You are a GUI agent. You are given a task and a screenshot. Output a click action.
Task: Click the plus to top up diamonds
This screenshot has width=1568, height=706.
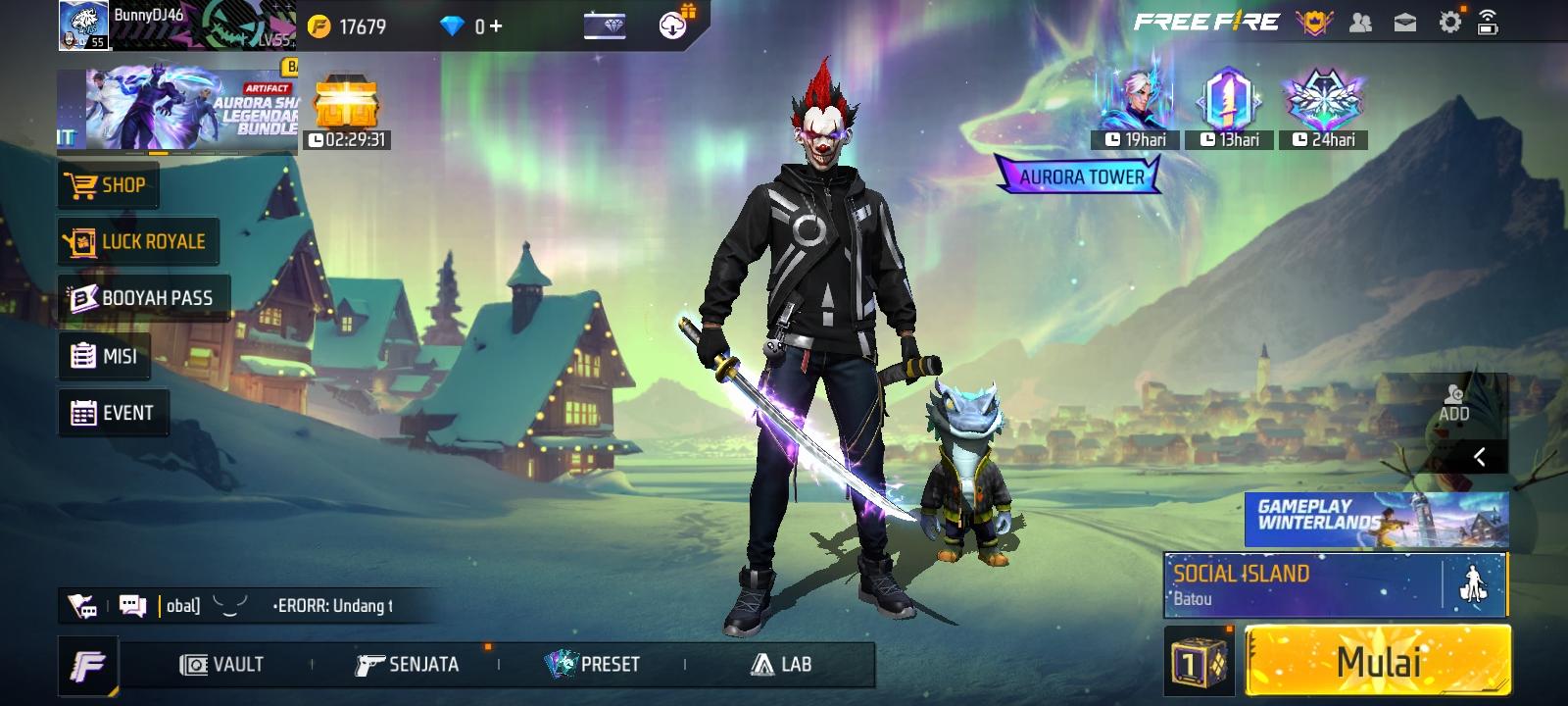(x=496, y=26)
